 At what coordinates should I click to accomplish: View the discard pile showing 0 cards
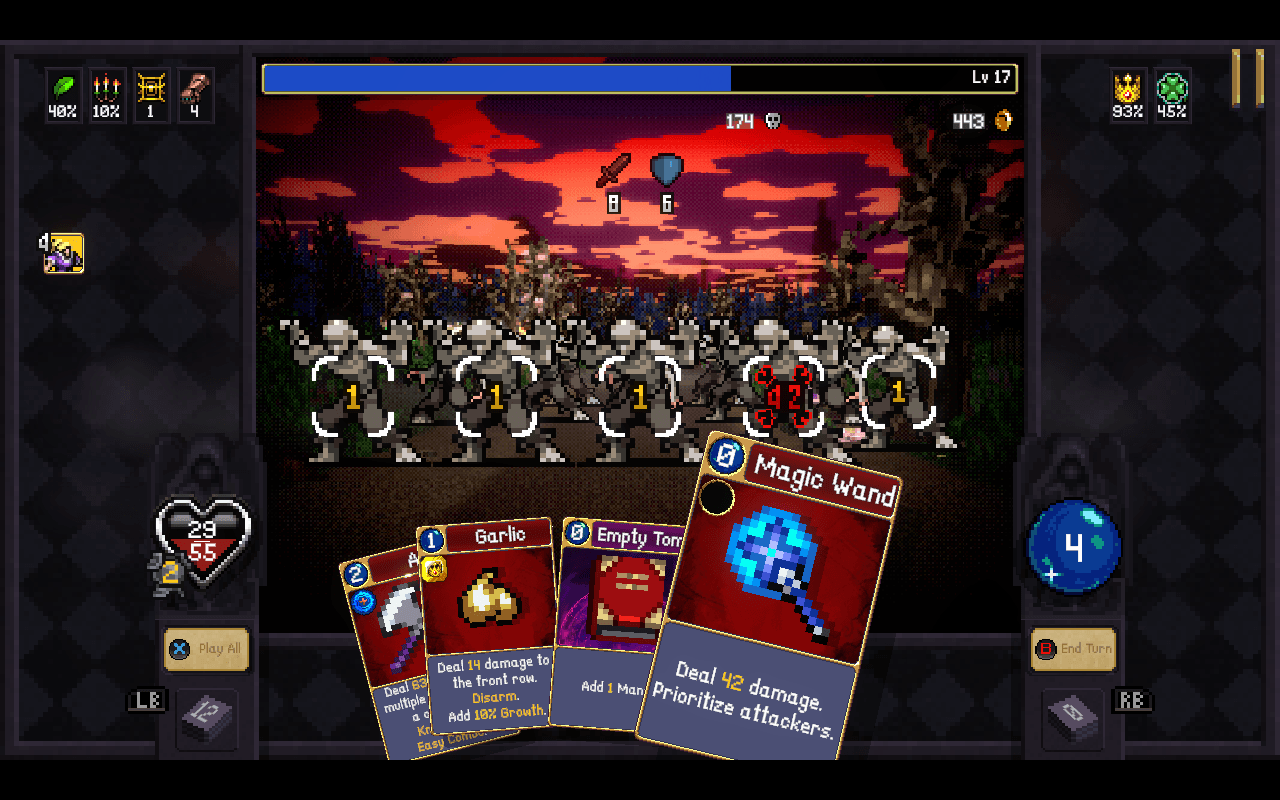tap(1073, 716)
